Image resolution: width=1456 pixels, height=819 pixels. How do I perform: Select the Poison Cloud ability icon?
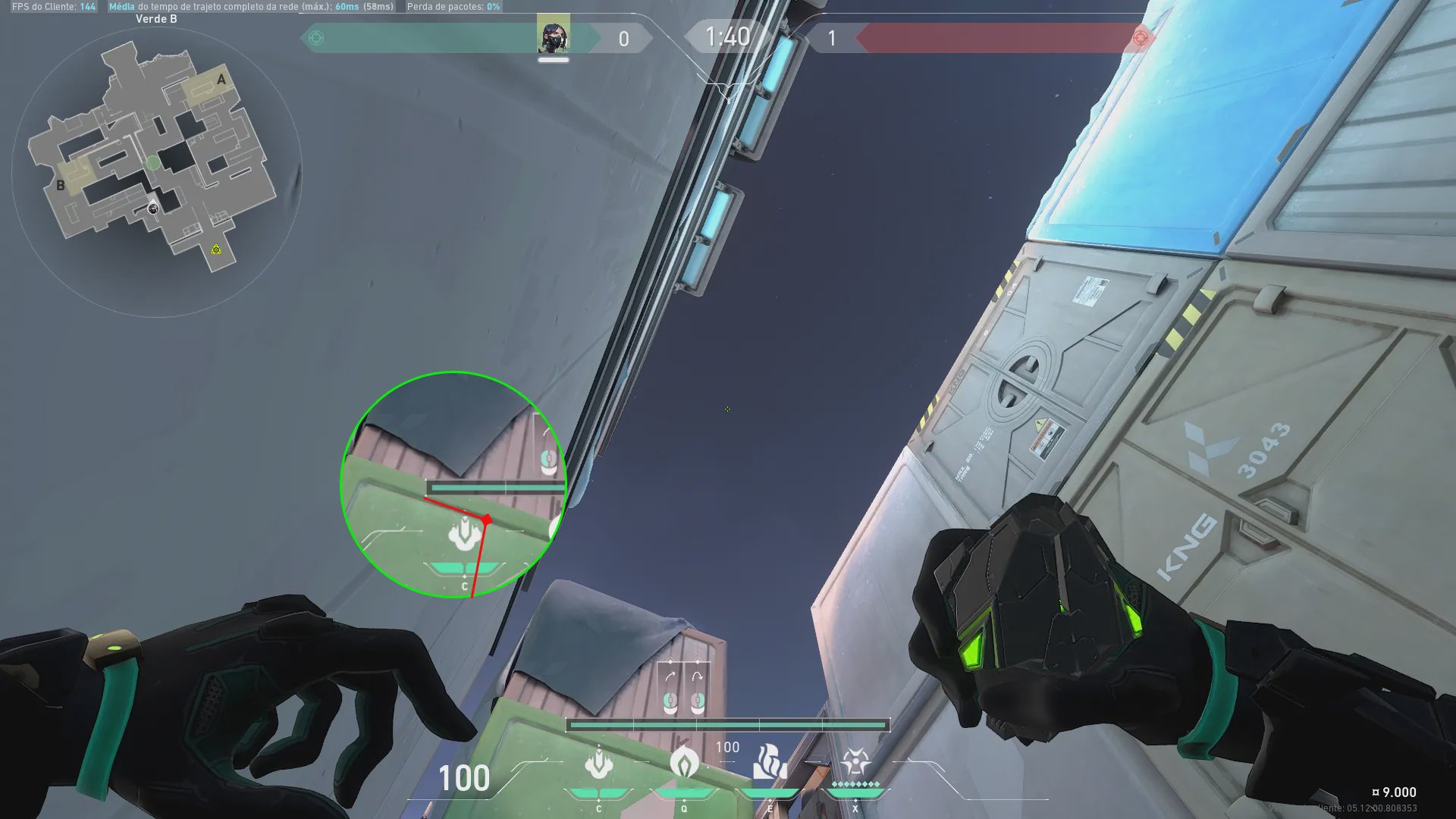[684, 762]
